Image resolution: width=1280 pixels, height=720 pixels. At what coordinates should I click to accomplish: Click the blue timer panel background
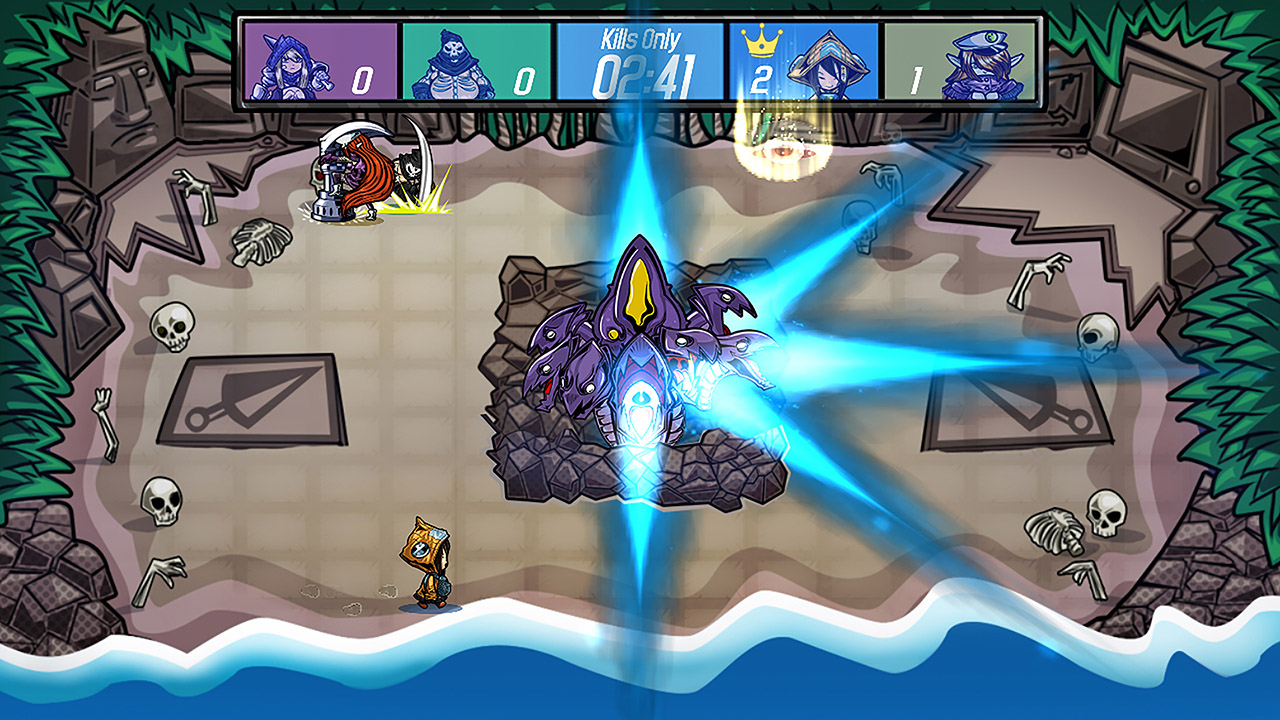coord(600,60)
